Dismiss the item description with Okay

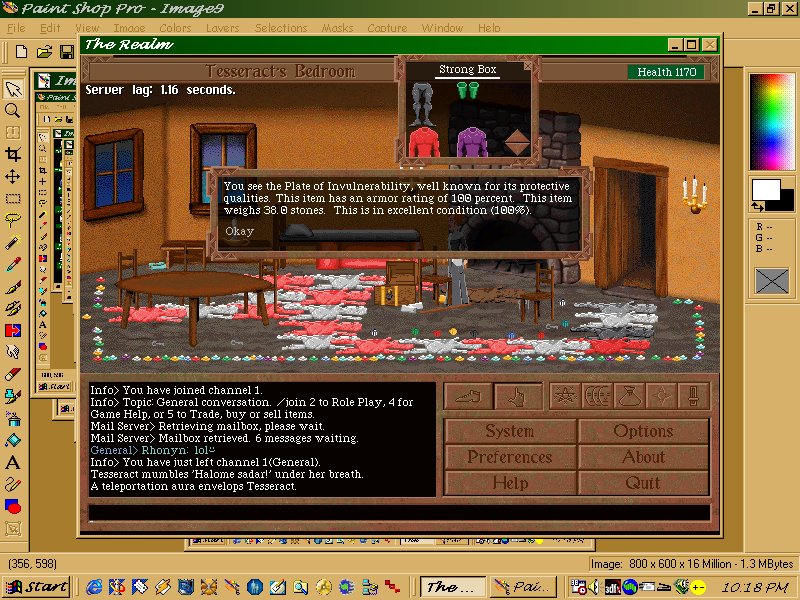pyautogui.click(x=239, y=231)
